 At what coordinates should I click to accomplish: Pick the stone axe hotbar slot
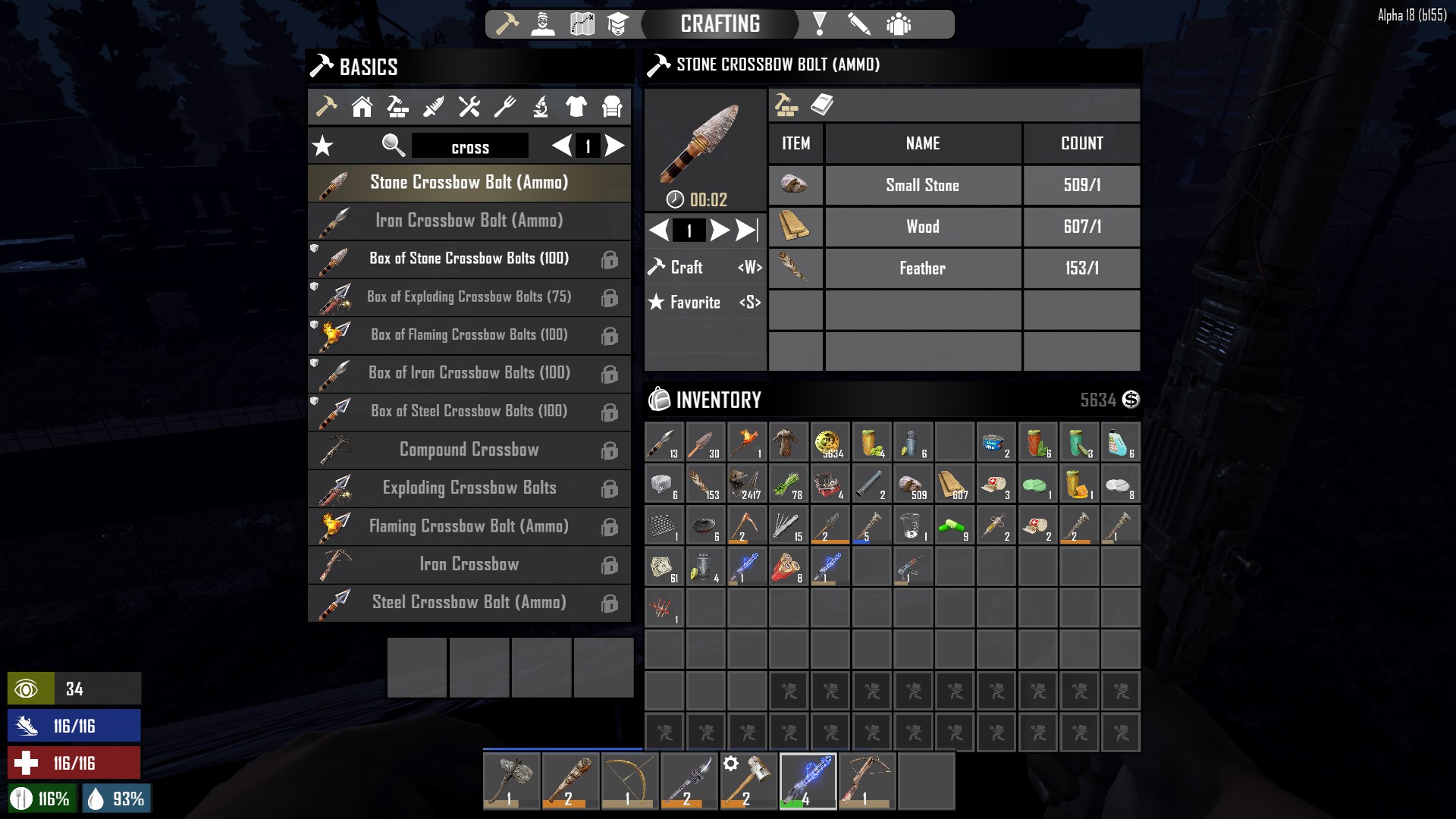point(512,781)
